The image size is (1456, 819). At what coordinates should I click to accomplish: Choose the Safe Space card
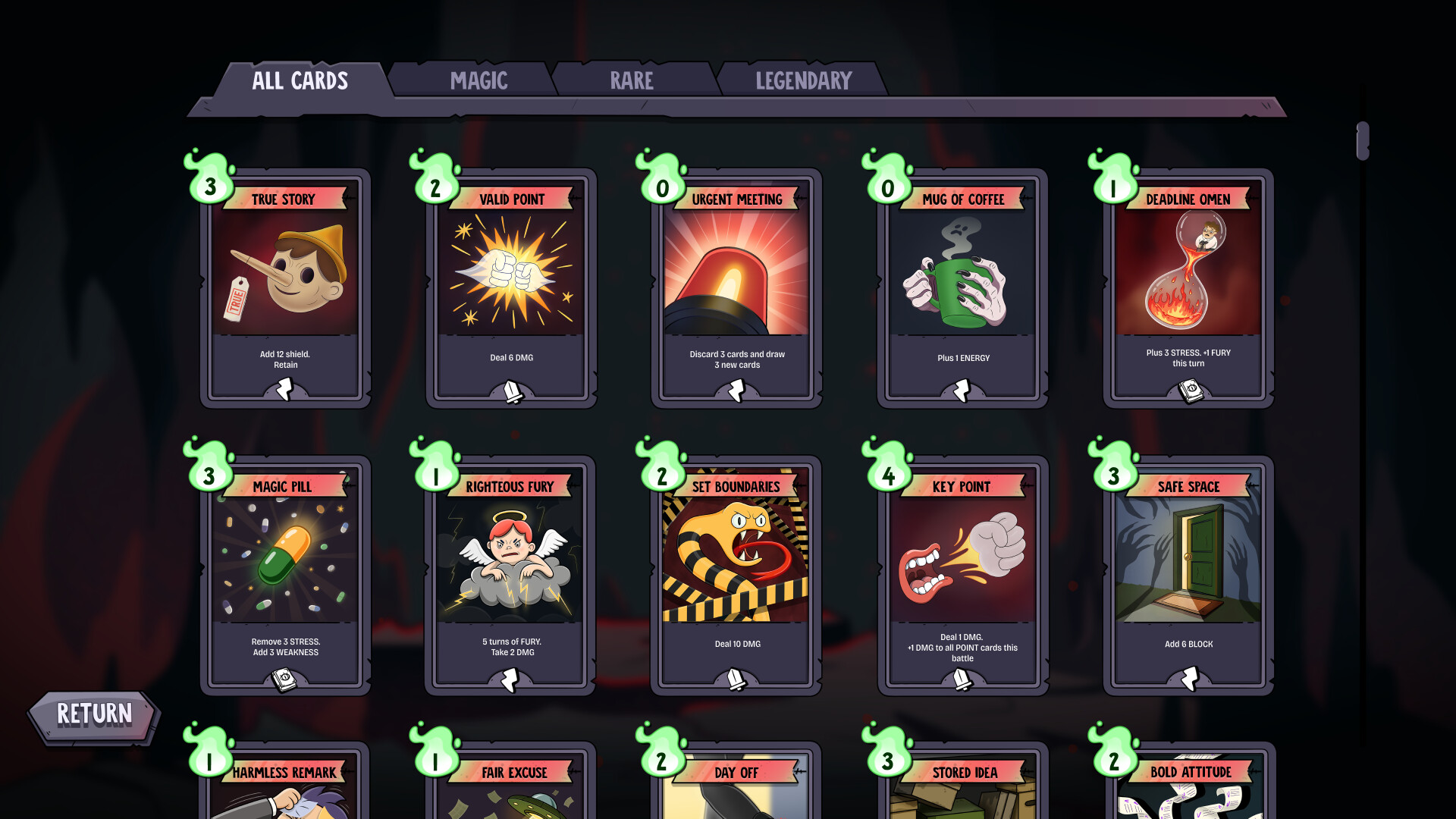[1188, 575]
